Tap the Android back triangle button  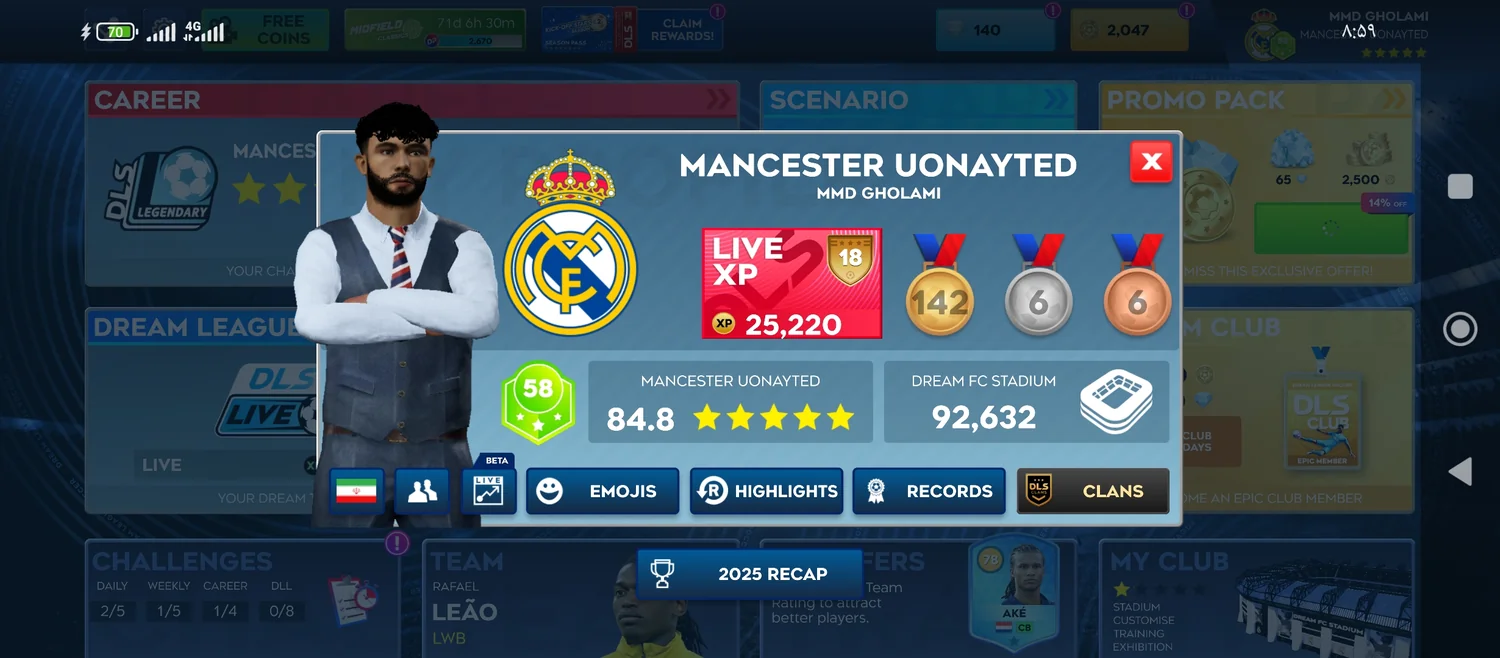click(1460, 471)
